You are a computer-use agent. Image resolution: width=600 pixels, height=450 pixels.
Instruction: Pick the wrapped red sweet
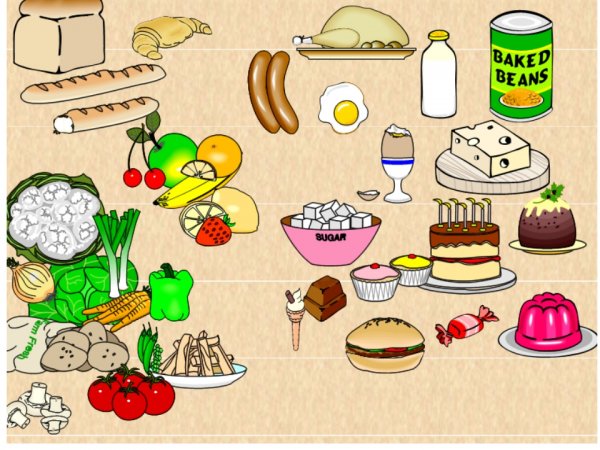click(465, 325)
